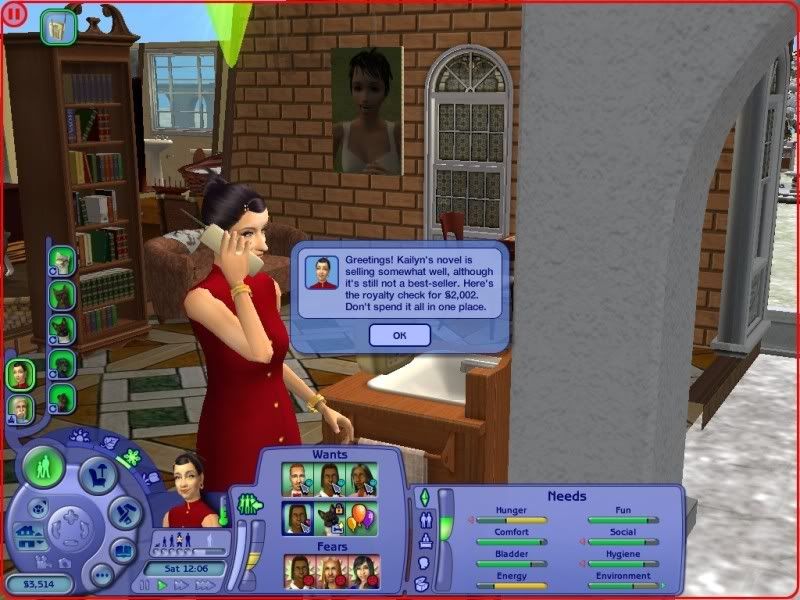Switch to the elderly white-haired Sim portrait
800x600 pixels.
[21, 409]
